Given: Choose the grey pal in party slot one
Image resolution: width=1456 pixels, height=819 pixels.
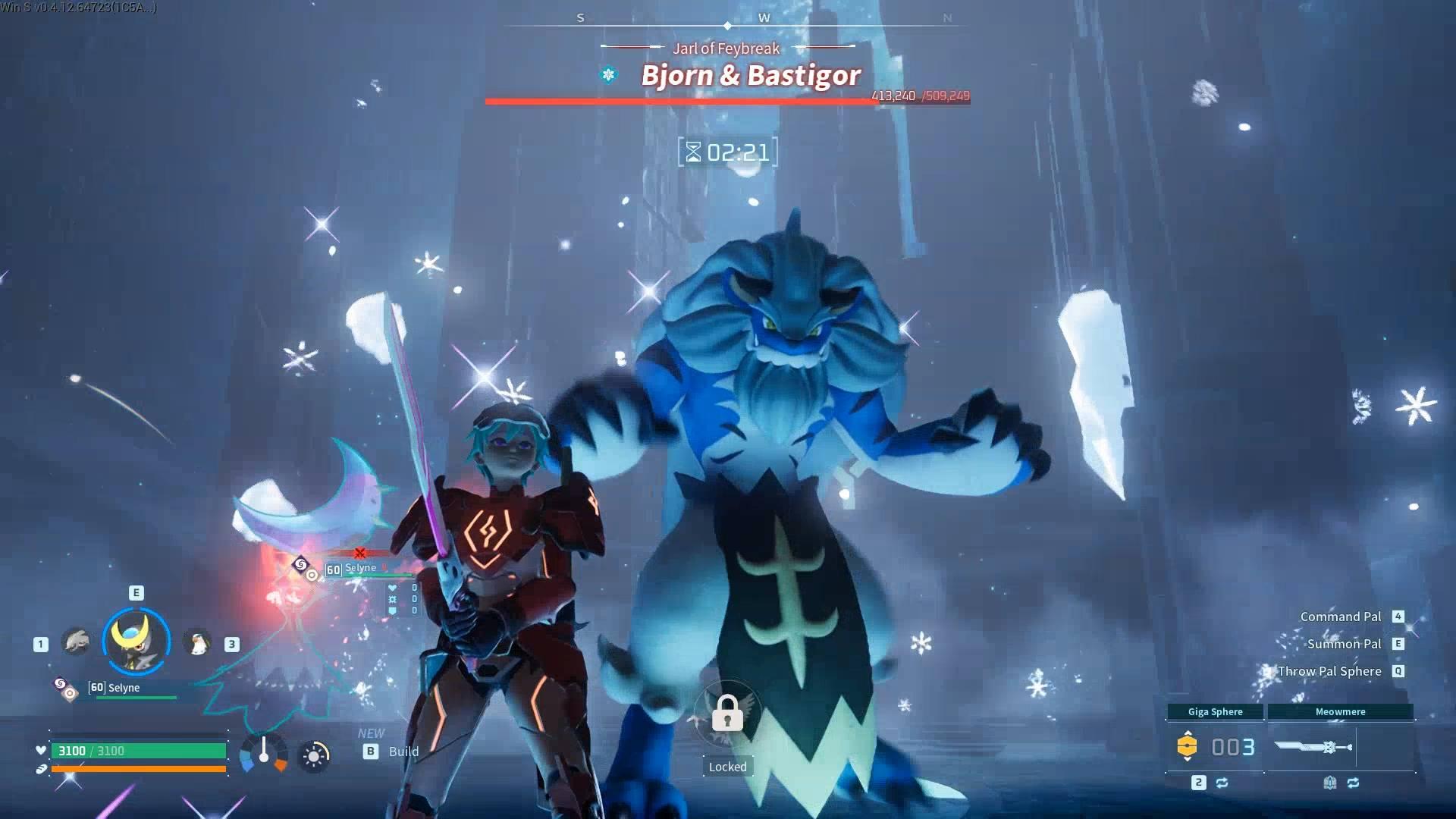Looking at the screenshot, I should tap(76, 642).
